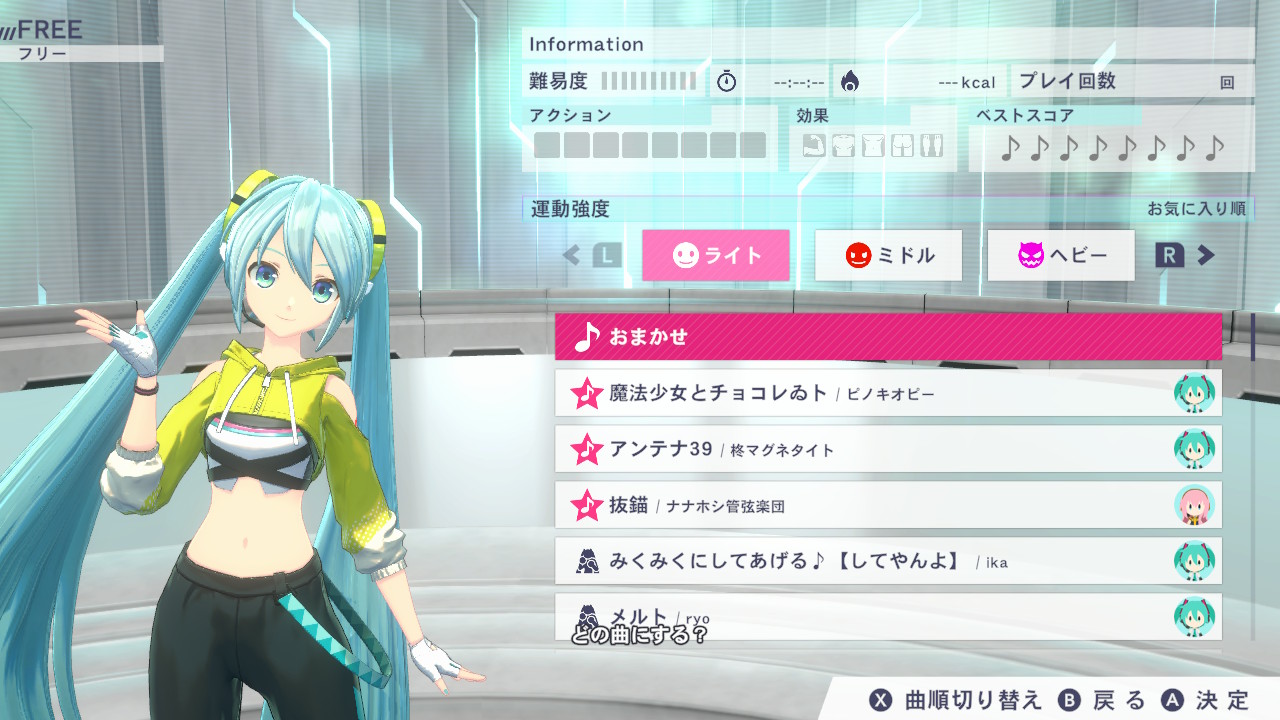The height and width of the screenshot is (720, 1280).
Task: Select the おまかせ random song entry
Action: [x=888, y=337]
